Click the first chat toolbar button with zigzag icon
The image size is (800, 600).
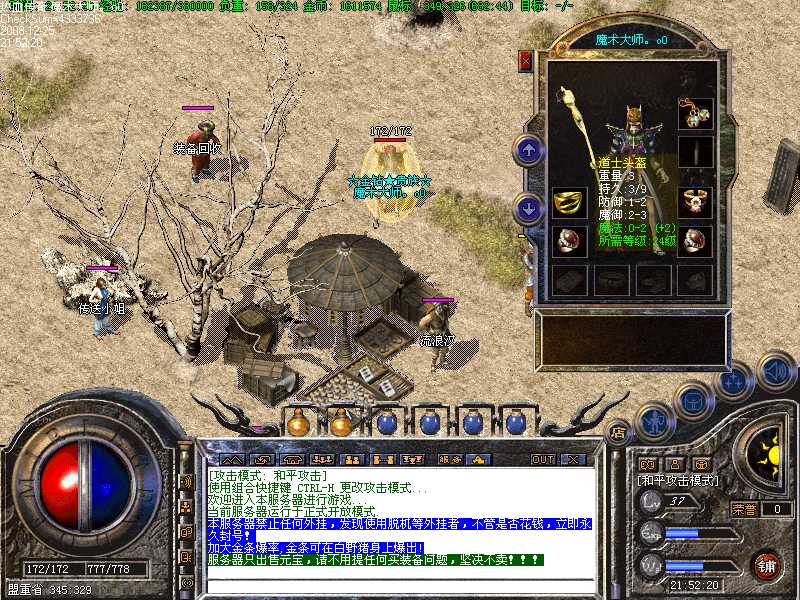pos(232,459)
